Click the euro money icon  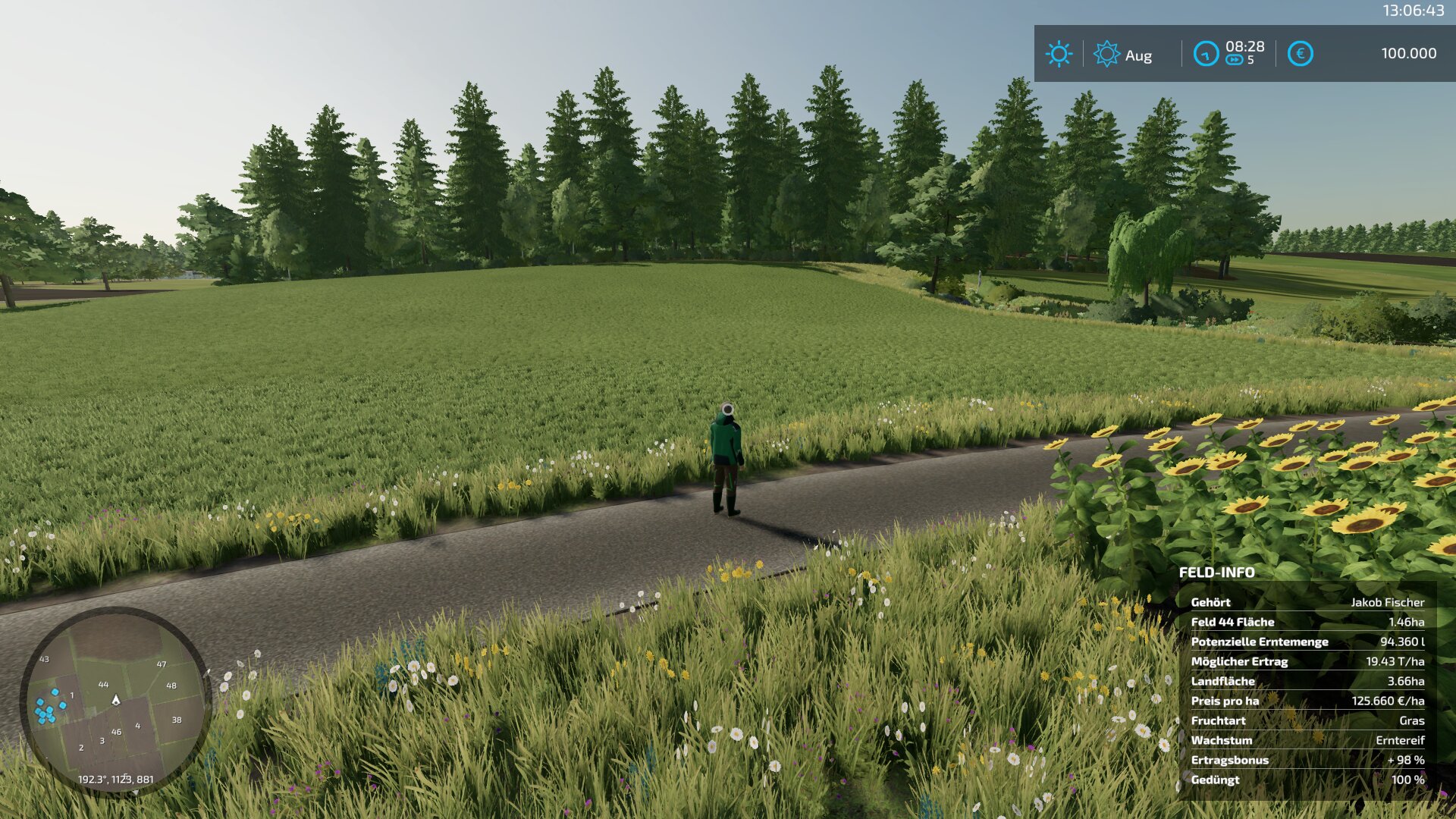click(x=1300, y=54)
